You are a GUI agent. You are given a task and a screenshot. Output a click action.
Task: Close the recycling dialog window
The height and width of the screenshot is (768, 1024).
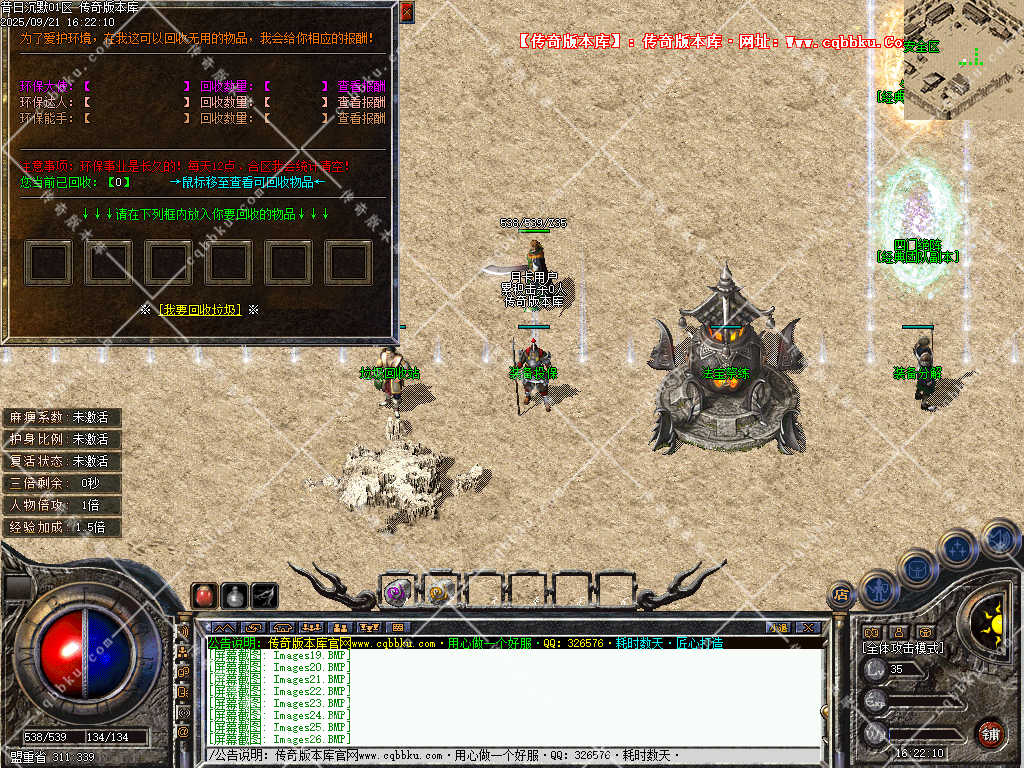pos(406,12)
